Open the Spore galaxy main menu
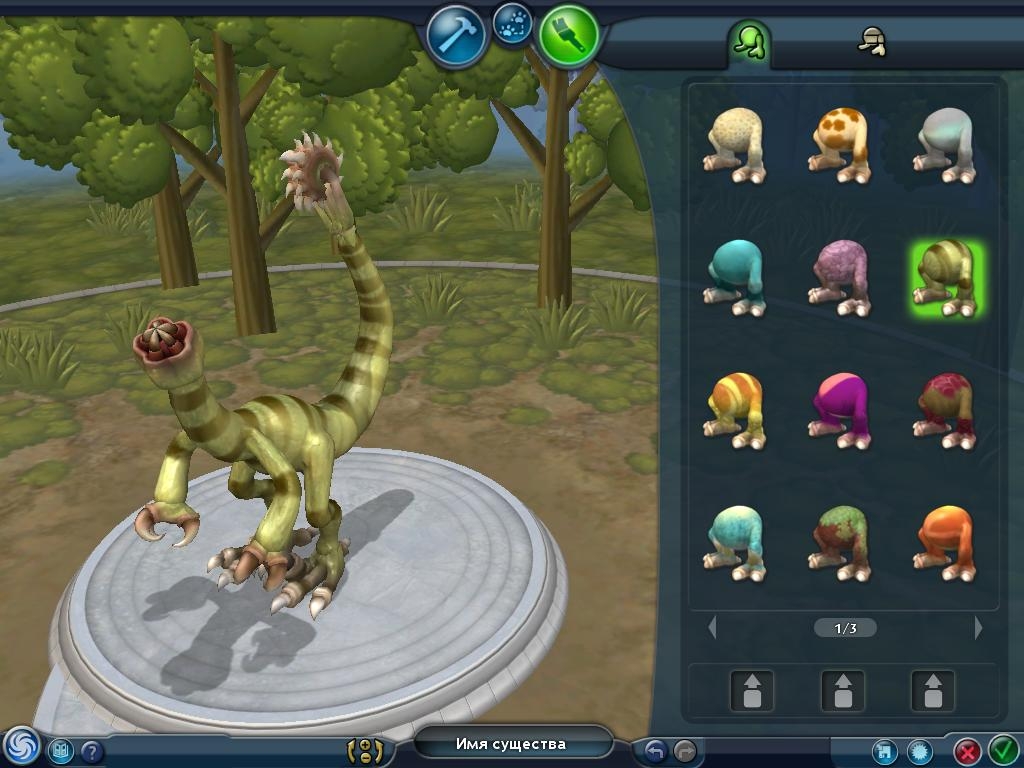Viewport: 1024px width, 768px height. (x=20, y=746)
